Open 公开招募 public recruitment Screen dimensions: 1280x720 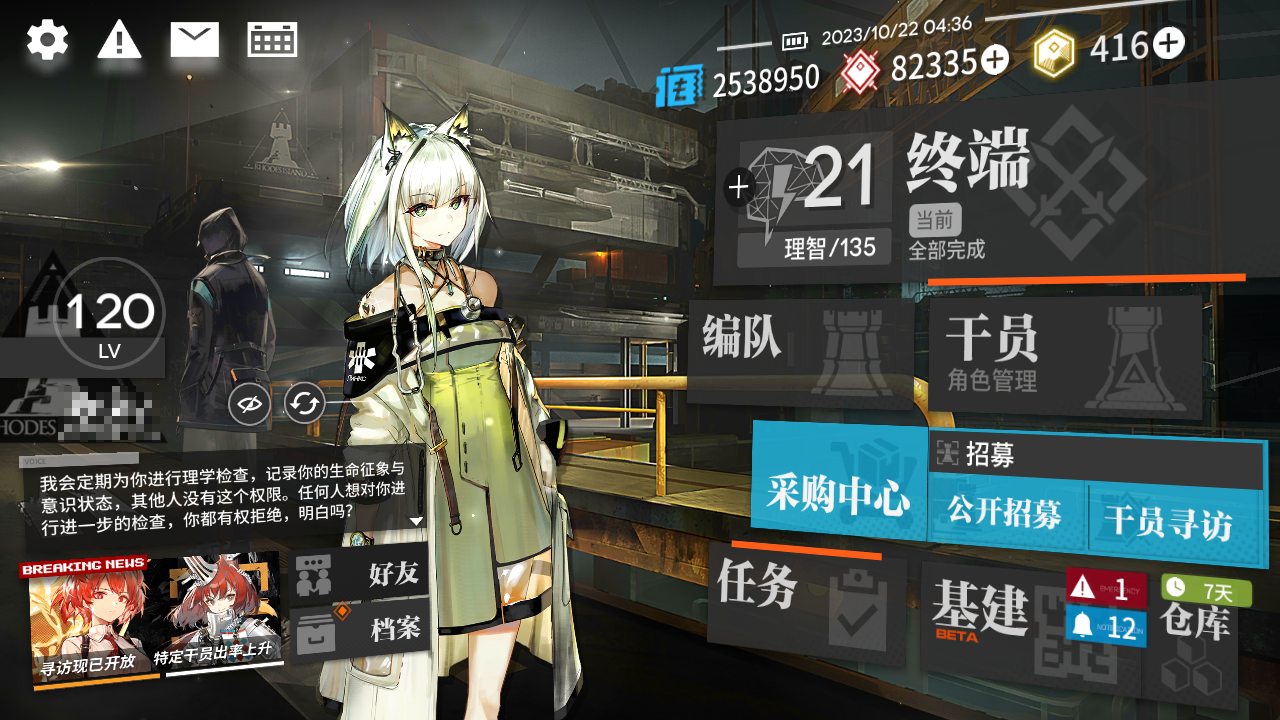click(x=1005, y=515)
